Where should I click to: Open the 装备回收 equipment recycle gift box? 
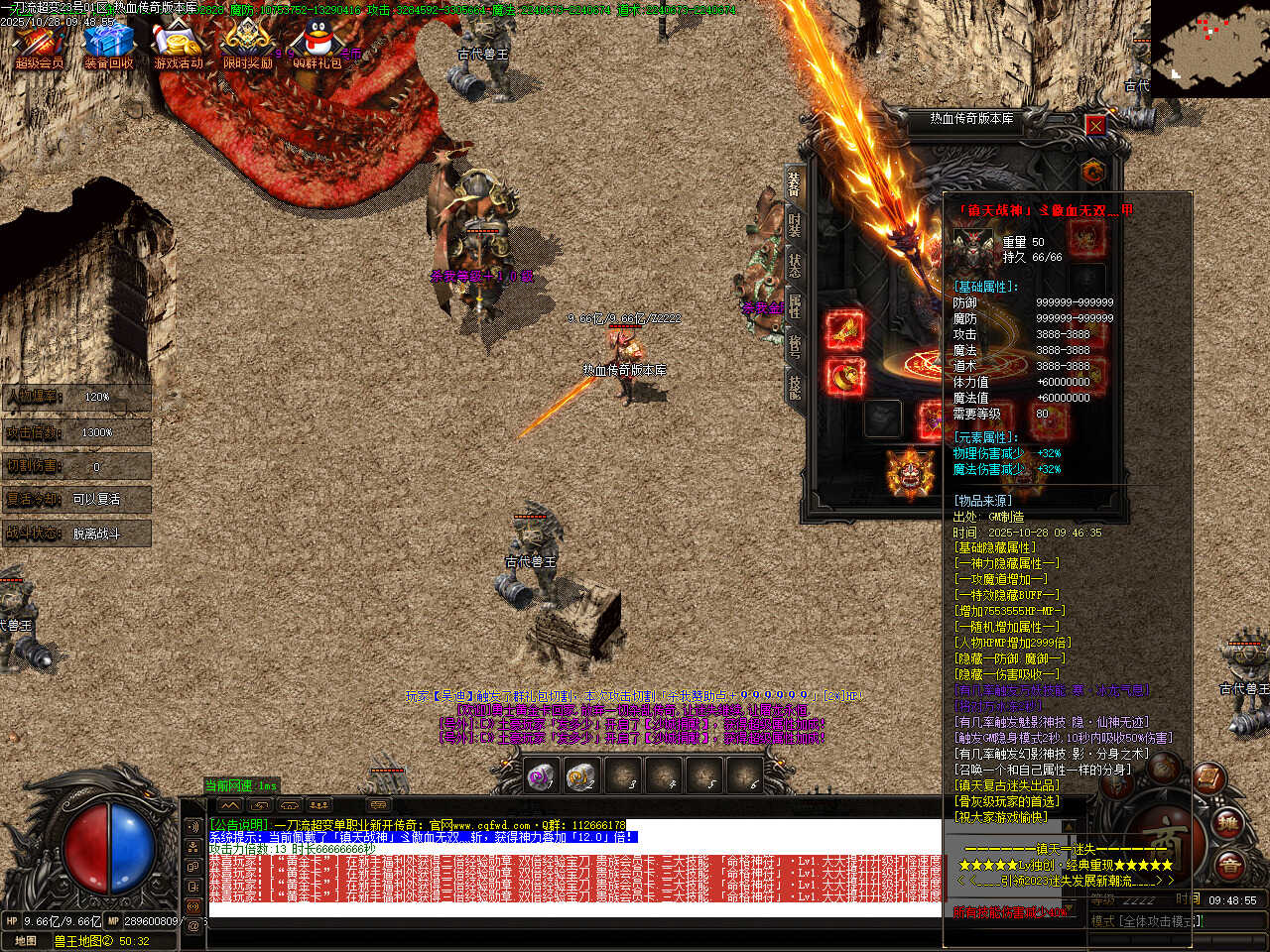tap(108, 45)
